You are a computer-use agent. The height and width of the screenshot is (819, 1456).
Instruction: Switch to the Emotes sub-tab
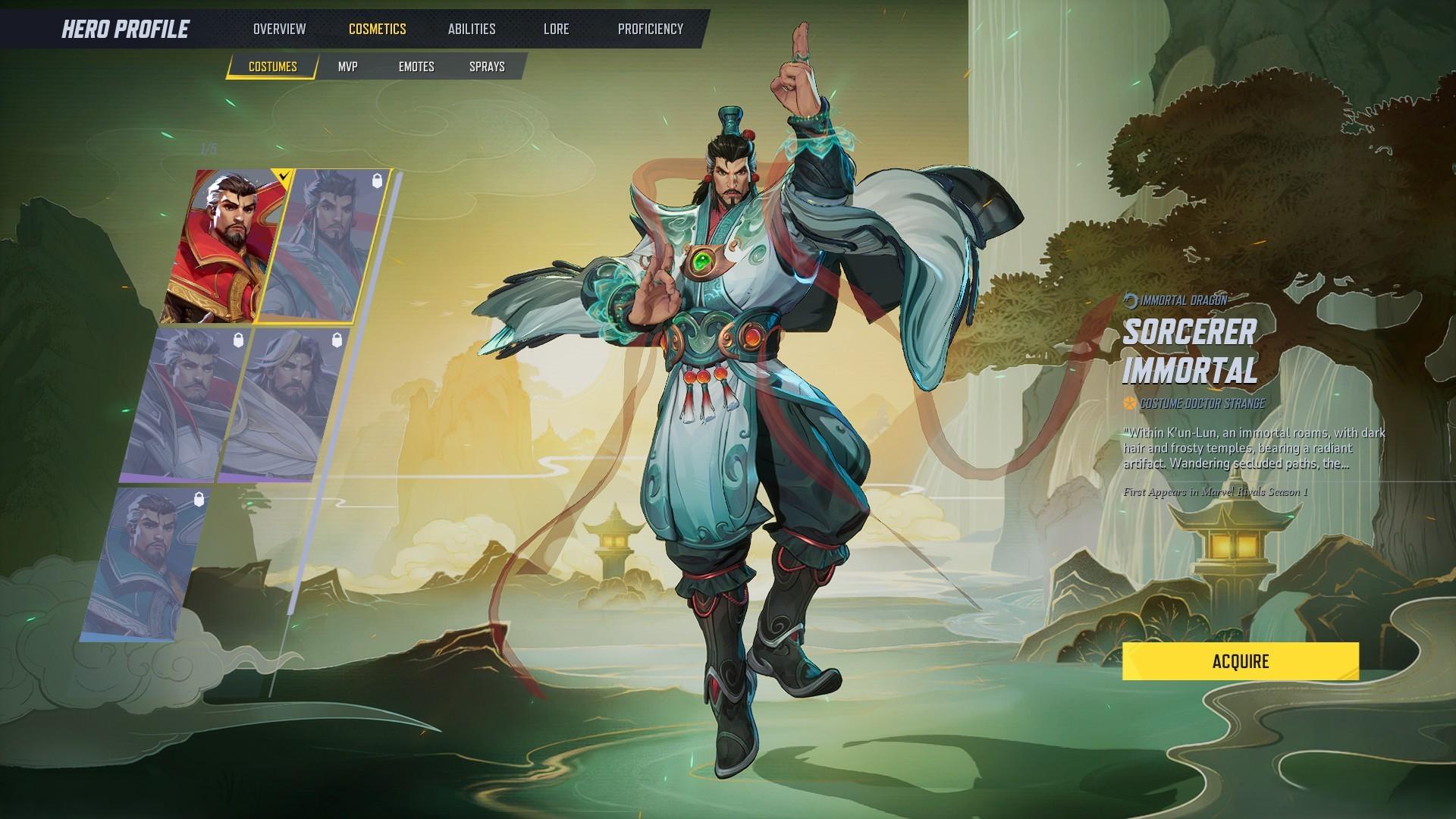pos(416,66)
